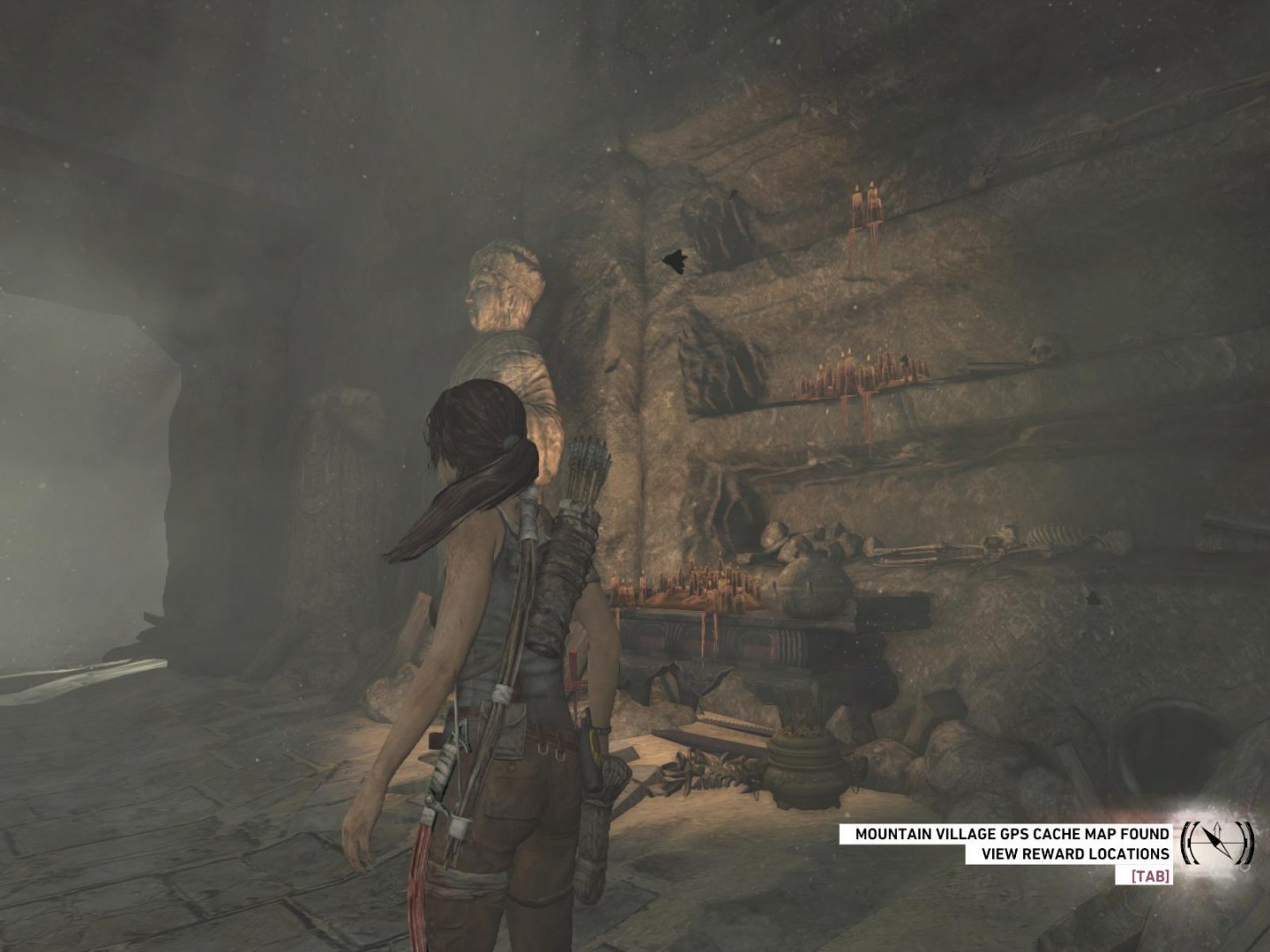Image resolution: width=1270 pixels, height=952 pixels.
Task: Click the compass icon beside the notification
Action: 1217,843
